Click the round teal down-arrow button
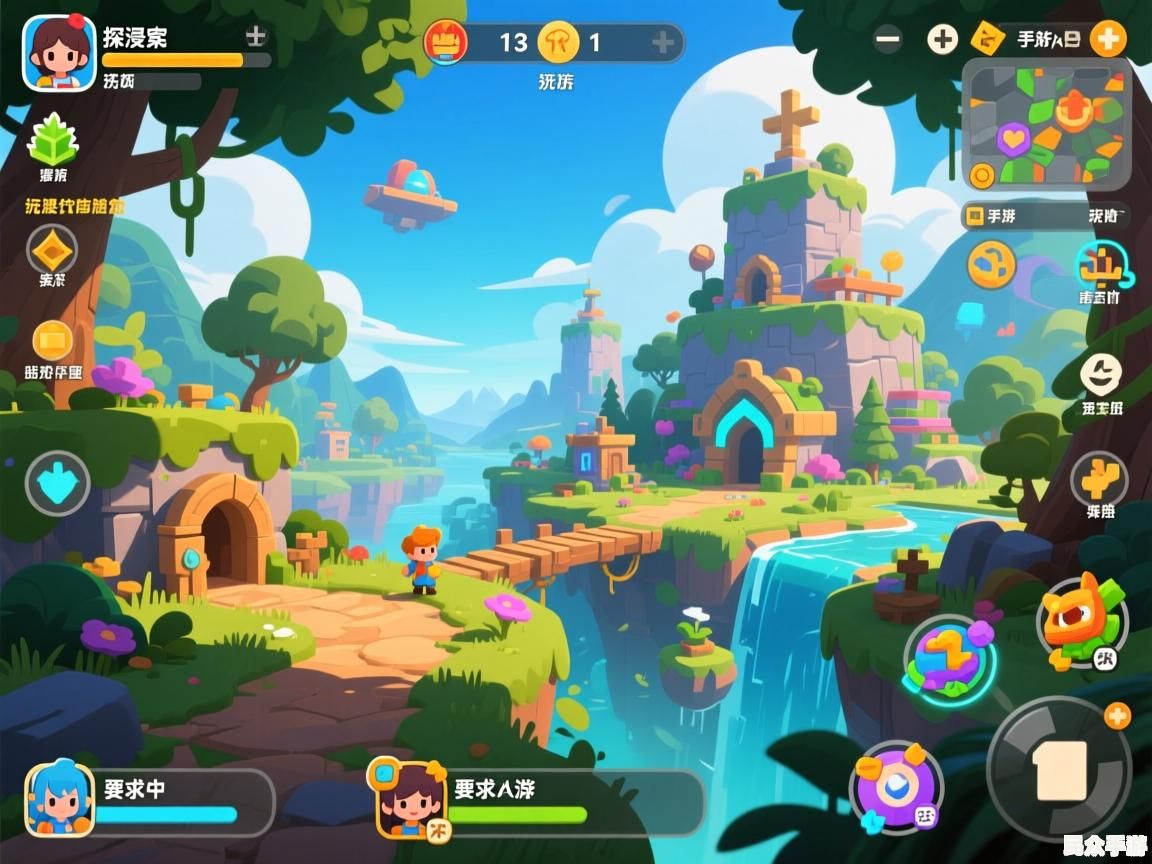Viewport: 1152px width, 864px height. (x=57, y=484)
